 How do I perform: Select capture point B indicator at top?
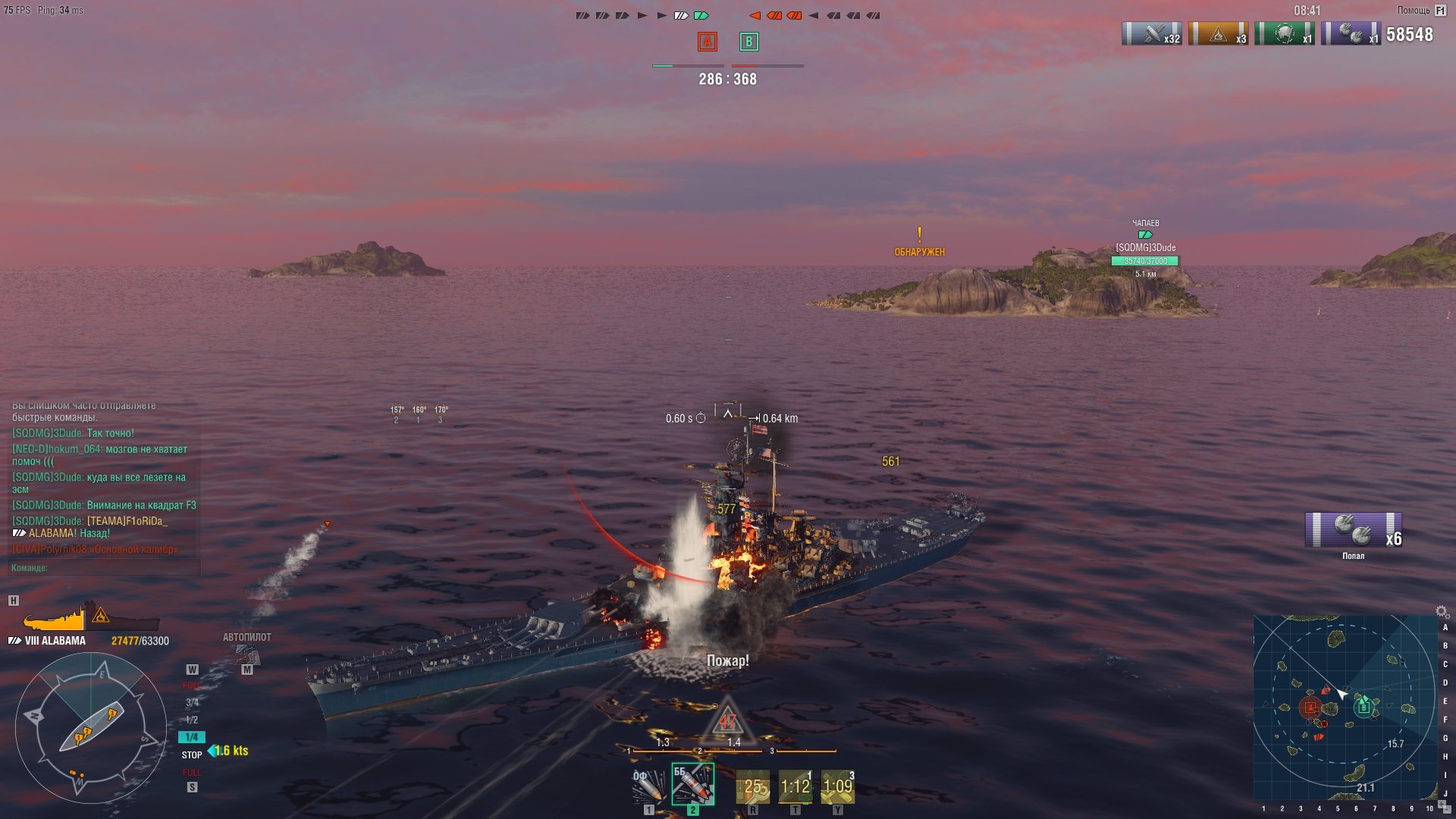pyautogui.click(x=748, y=42)
